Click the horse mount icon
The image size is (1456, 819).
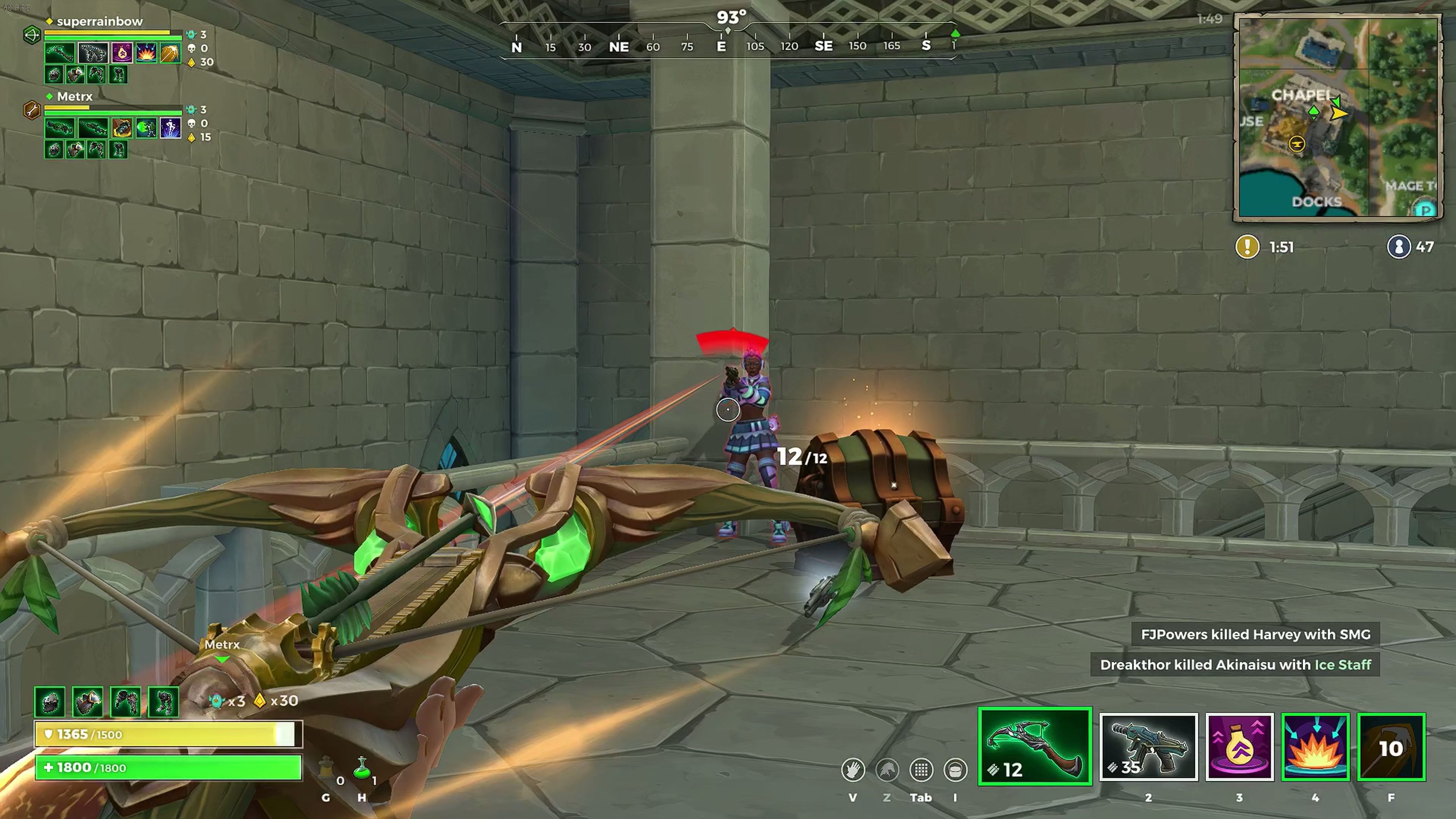tap(887, 770)
